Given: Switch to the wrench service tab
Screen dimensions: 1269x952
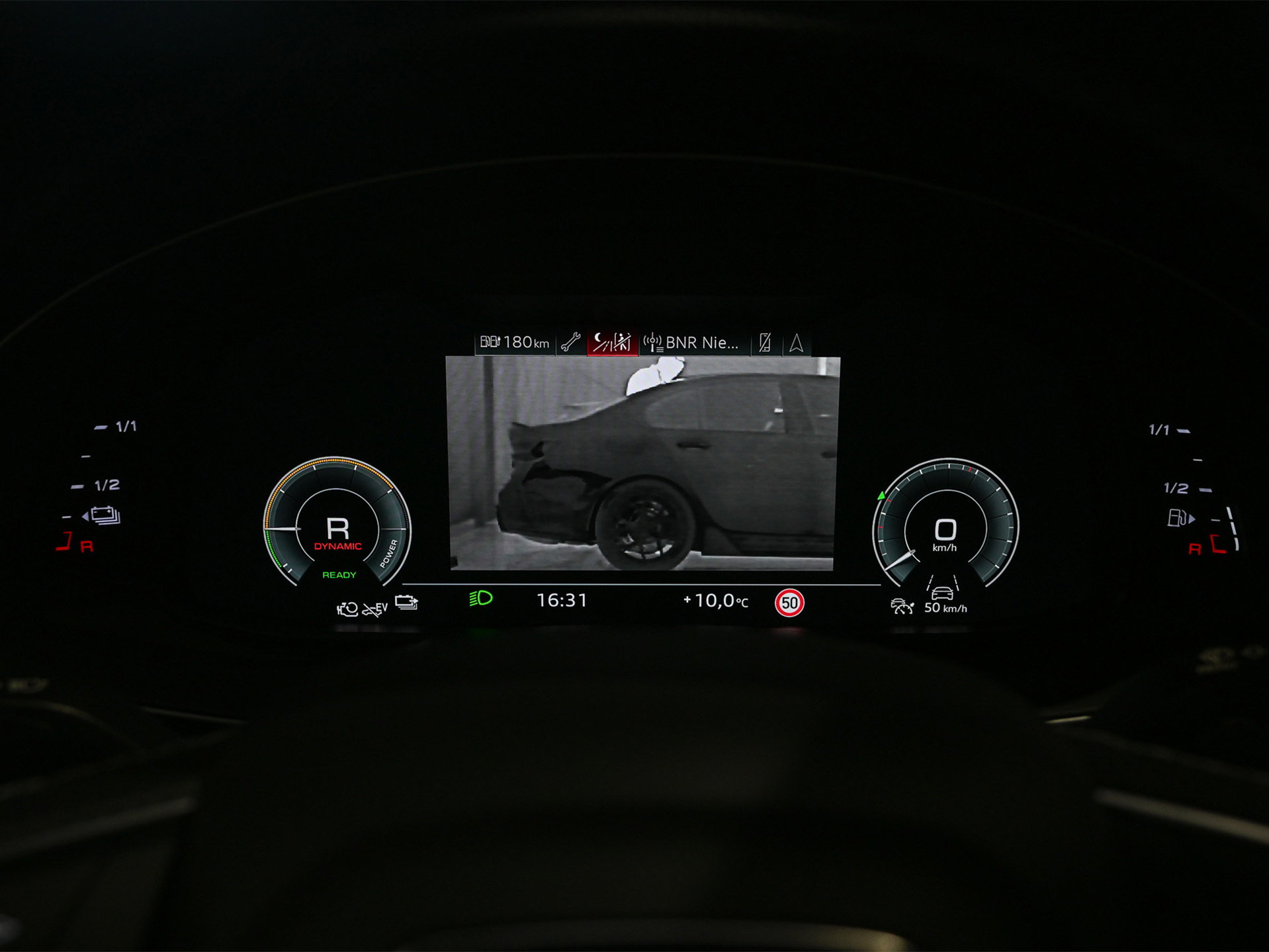Looking at the screenshot, I should (x=570, y=343).
